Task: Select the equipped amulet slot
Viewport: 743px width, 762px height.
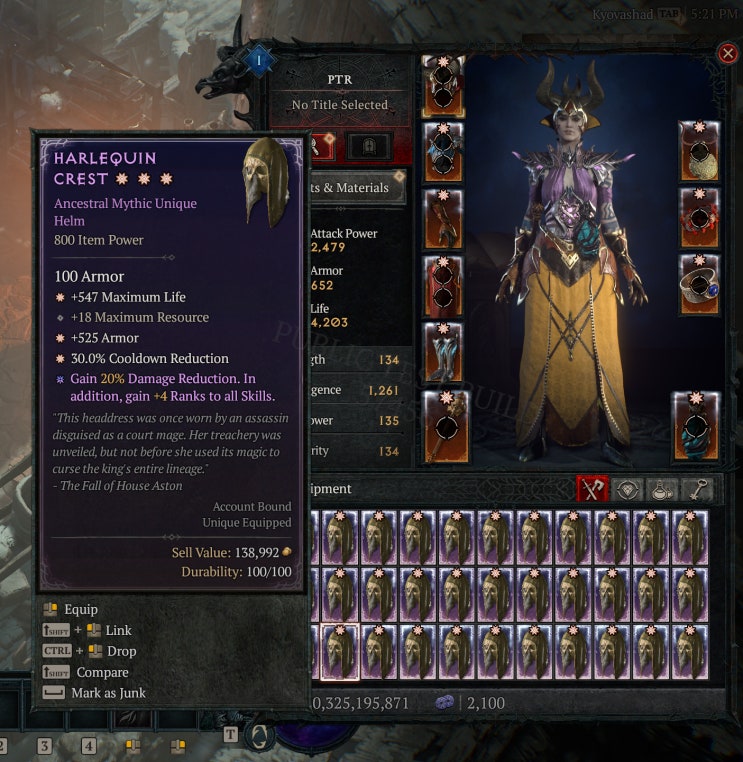Action: (699, 152)
